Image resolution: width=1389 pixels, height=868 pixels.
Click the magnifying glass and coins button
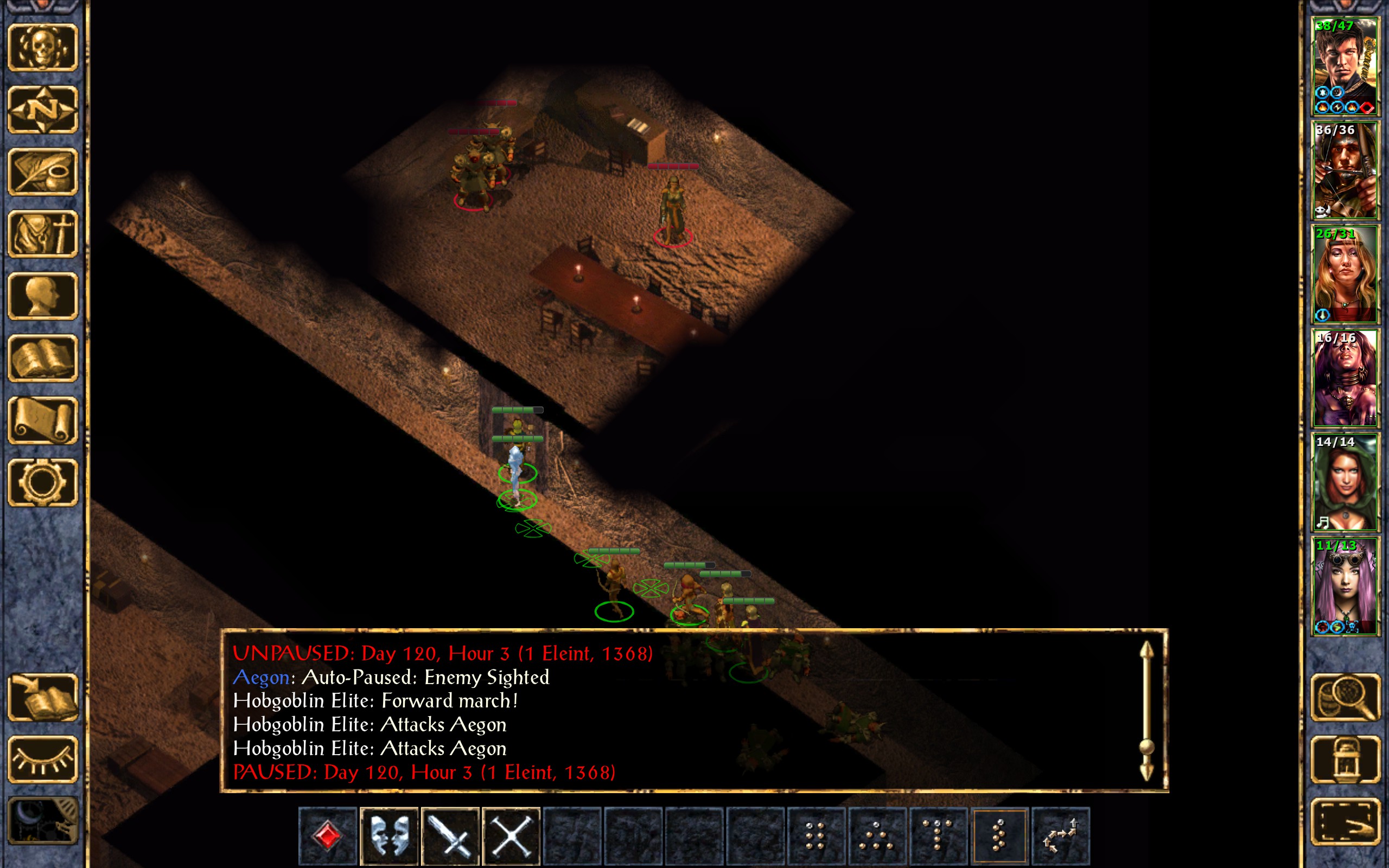click(x=1345, y=698)
